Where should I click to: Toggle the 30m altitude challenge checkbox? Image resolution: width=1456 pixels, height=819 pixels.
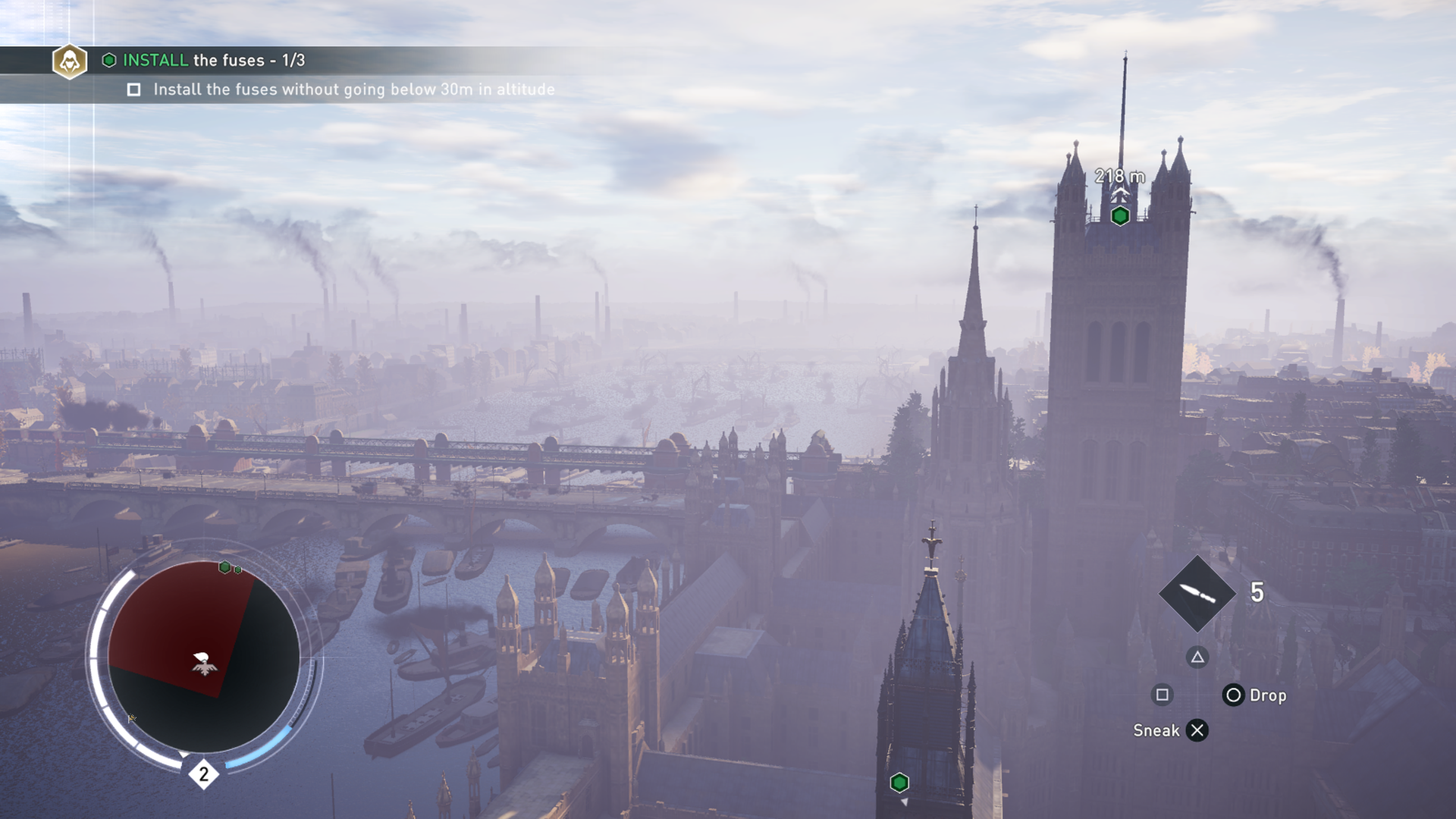[x=134, y=89]
